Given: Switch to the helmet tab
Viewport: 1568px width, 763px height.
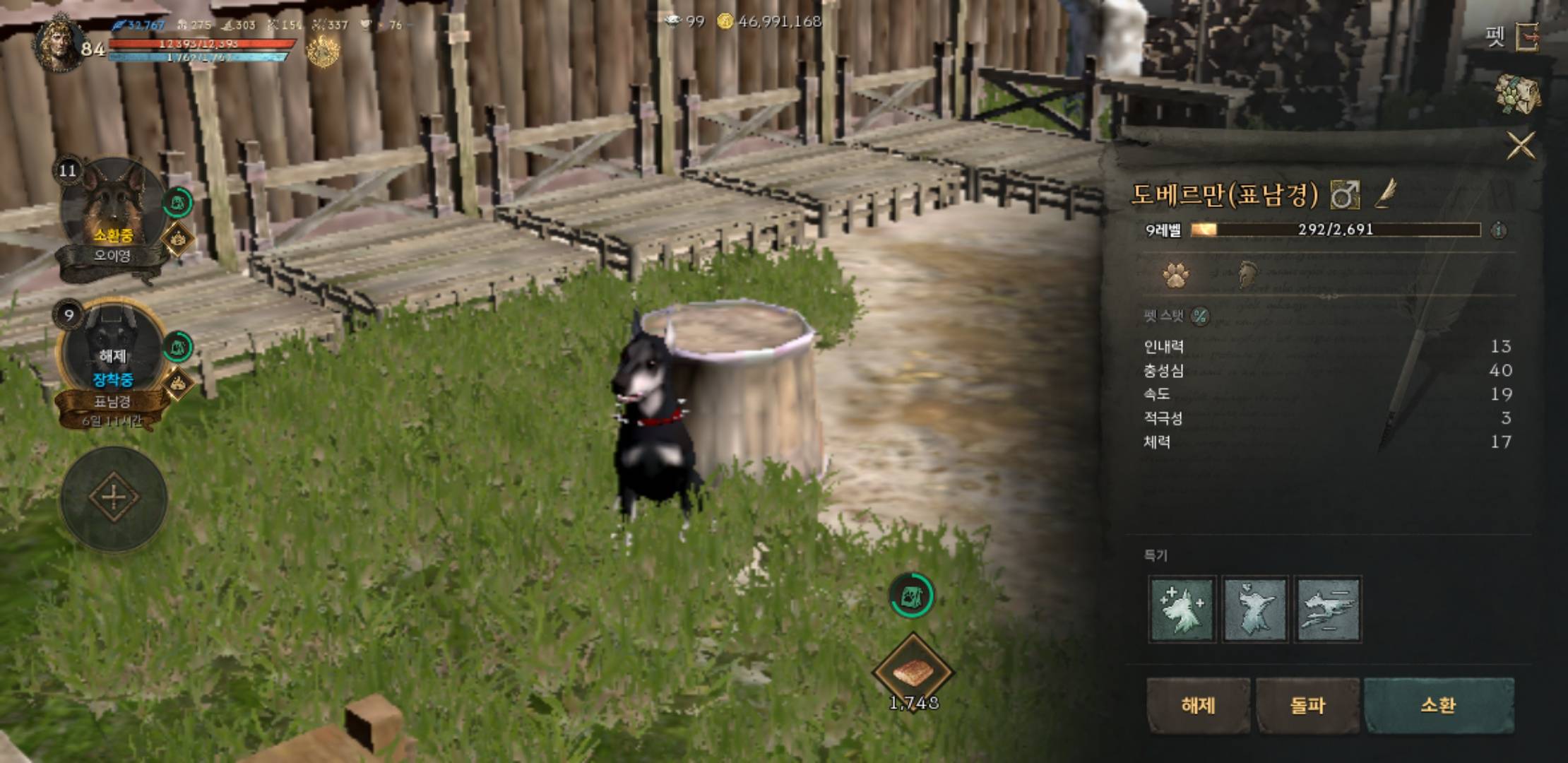Looking at the screenshot, I should coord(1248,275).
